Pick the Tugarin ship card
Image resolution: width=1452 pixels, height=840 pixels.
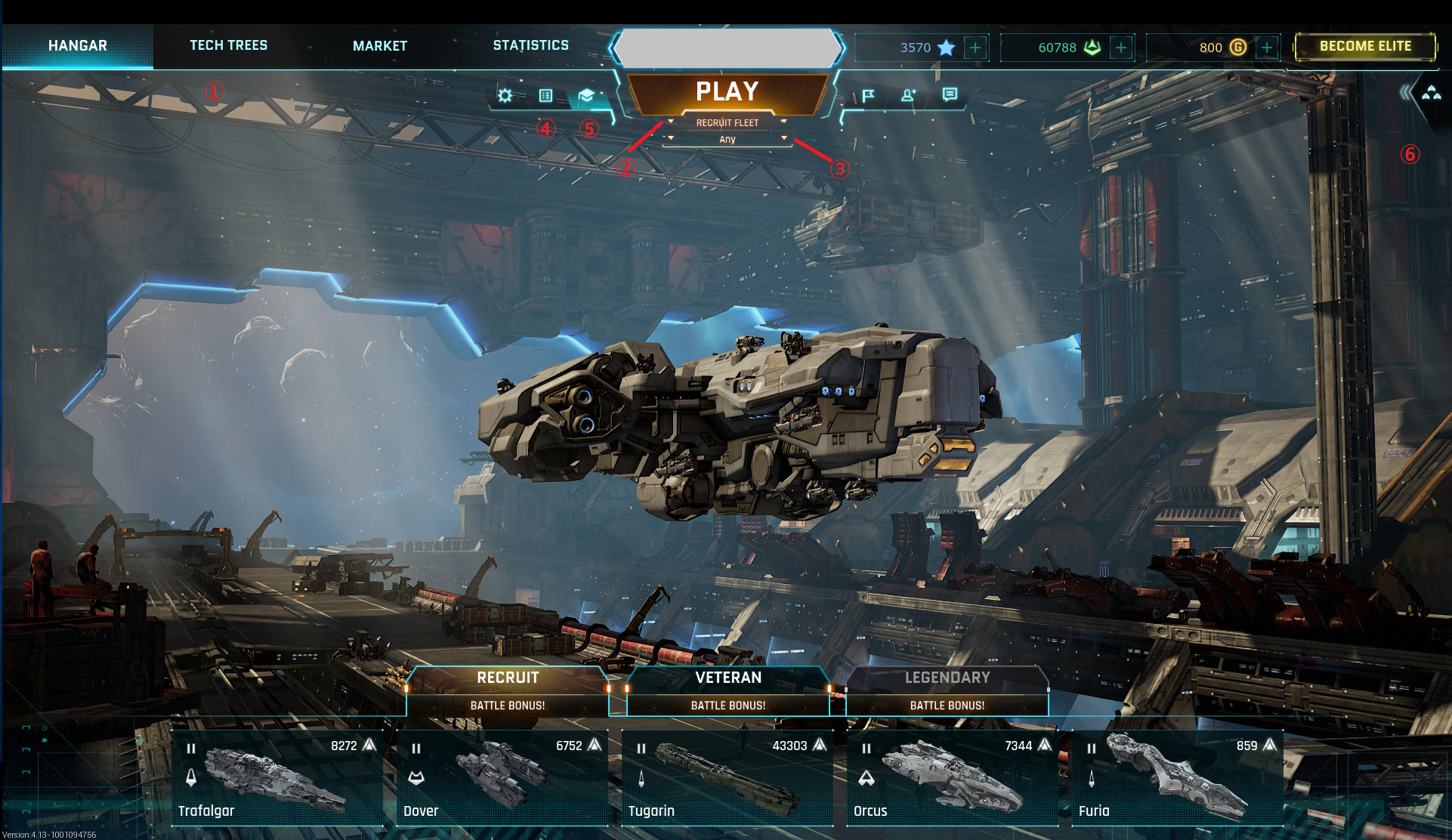tap(727, 778)
